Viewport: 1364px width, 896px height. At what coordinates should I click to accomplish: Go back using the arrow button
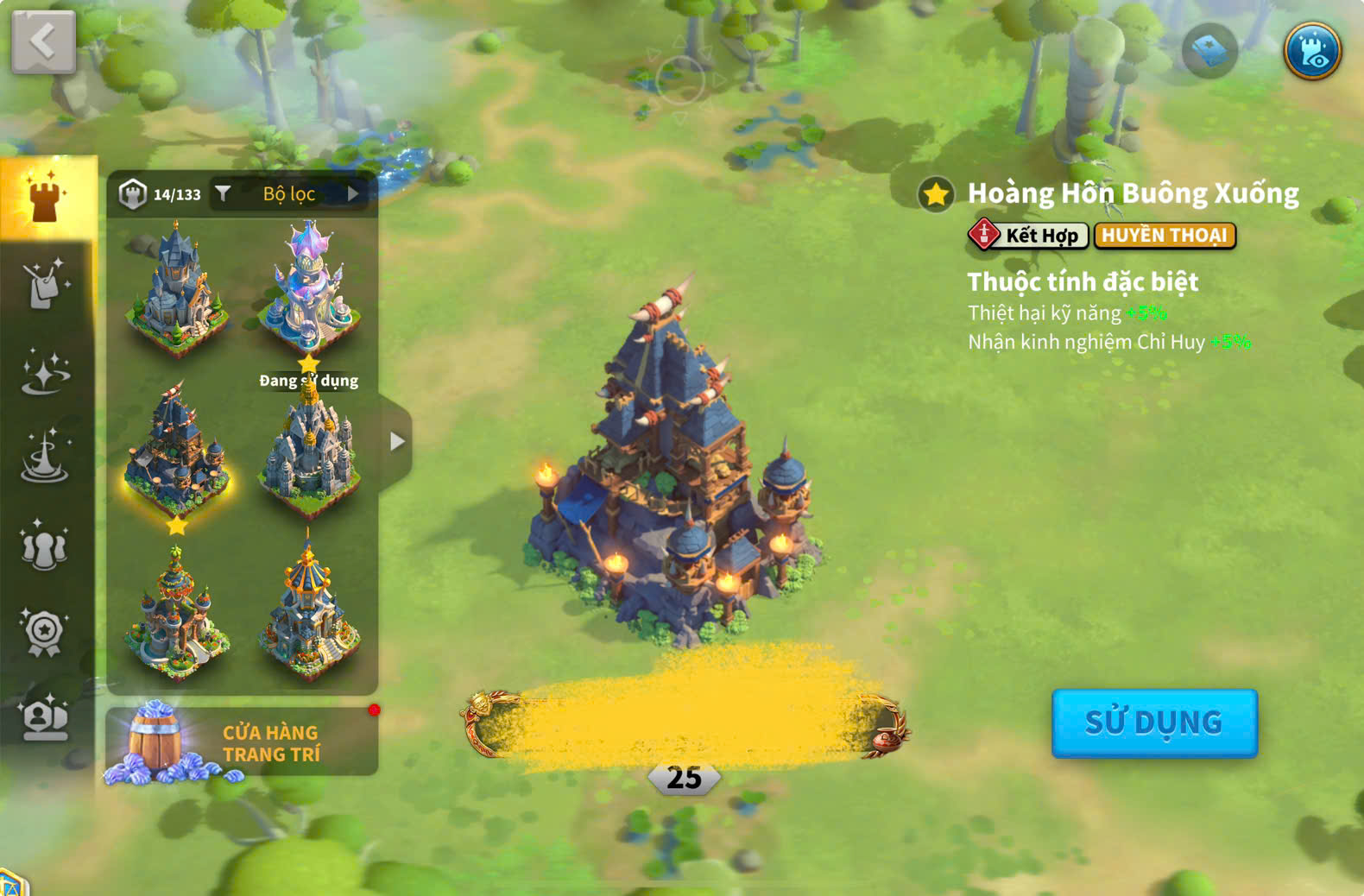43,41
